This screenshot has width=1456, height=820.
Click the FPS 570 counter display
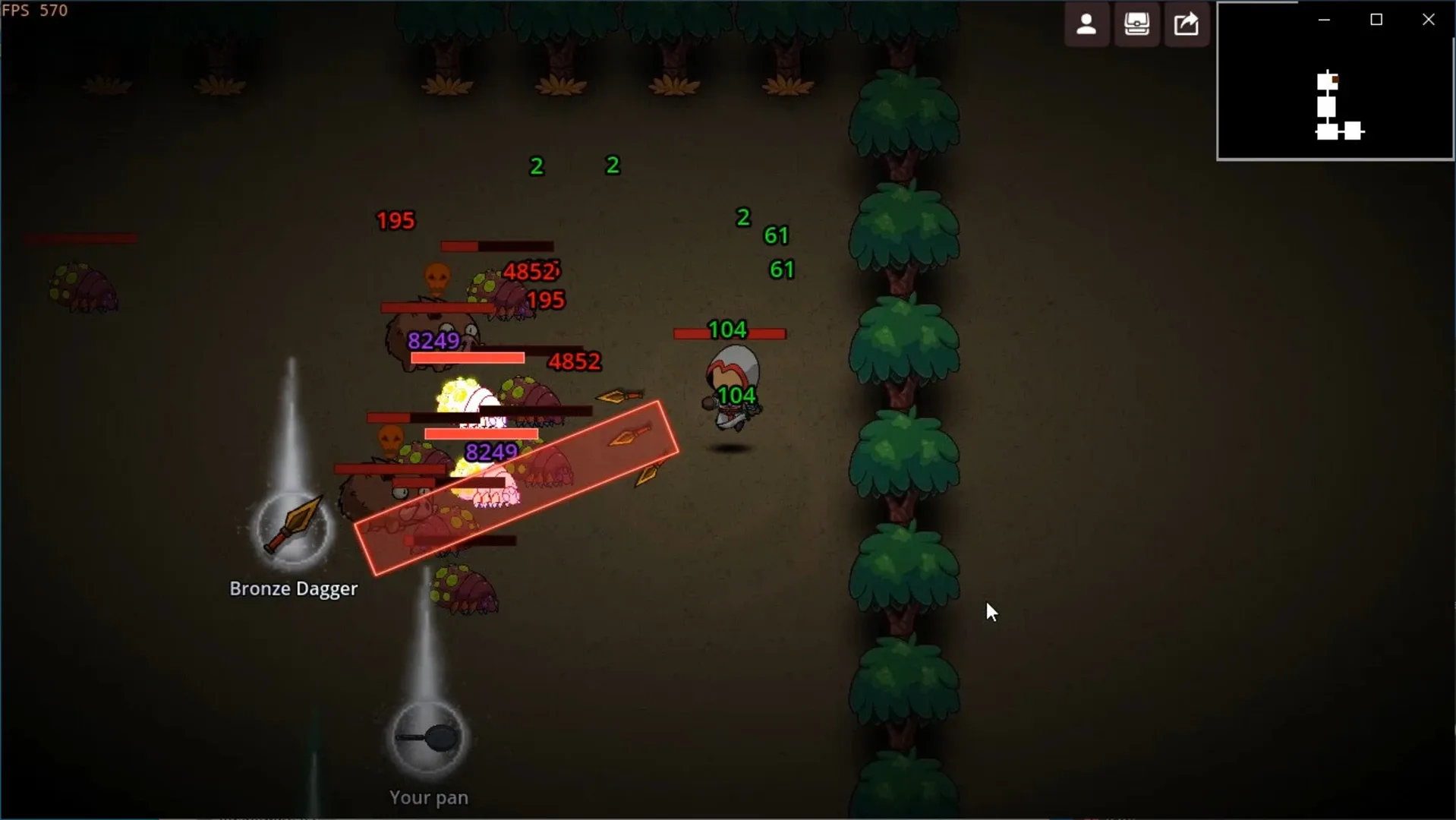tap(36, 10)
